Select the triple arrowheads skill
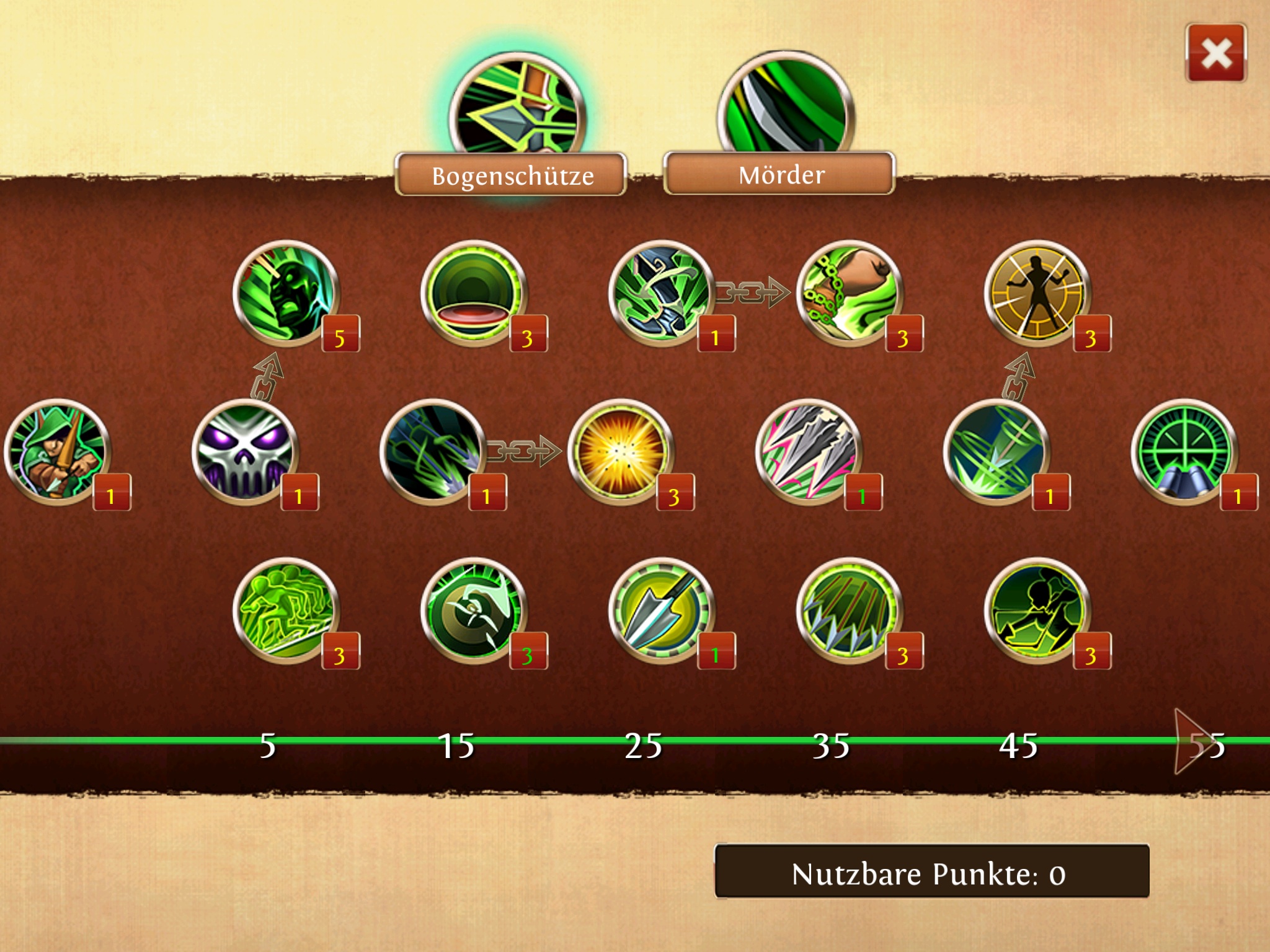1270x952 pixels. 809,451
